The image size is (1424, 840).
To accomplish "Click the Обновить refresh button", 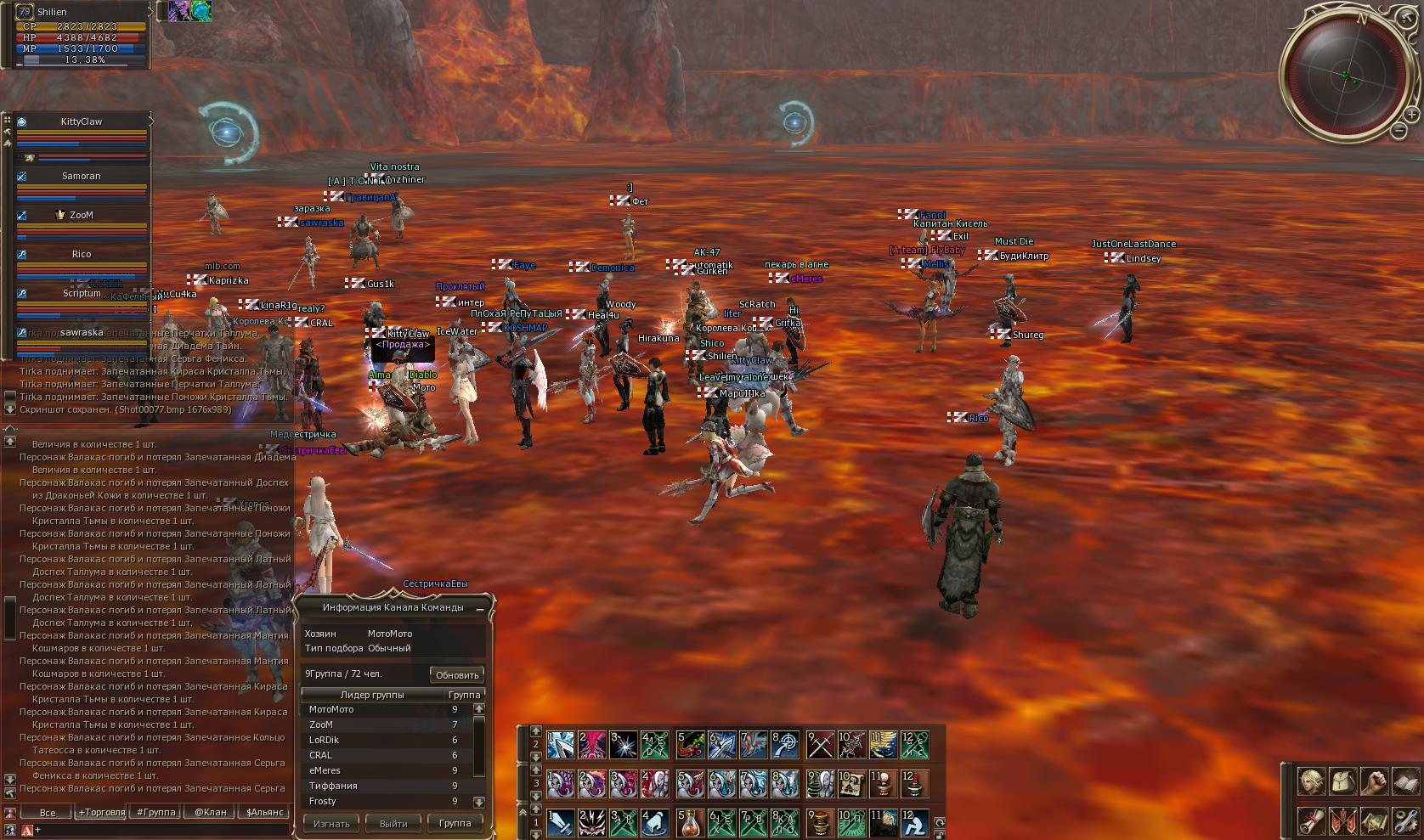I will [456, 675].
